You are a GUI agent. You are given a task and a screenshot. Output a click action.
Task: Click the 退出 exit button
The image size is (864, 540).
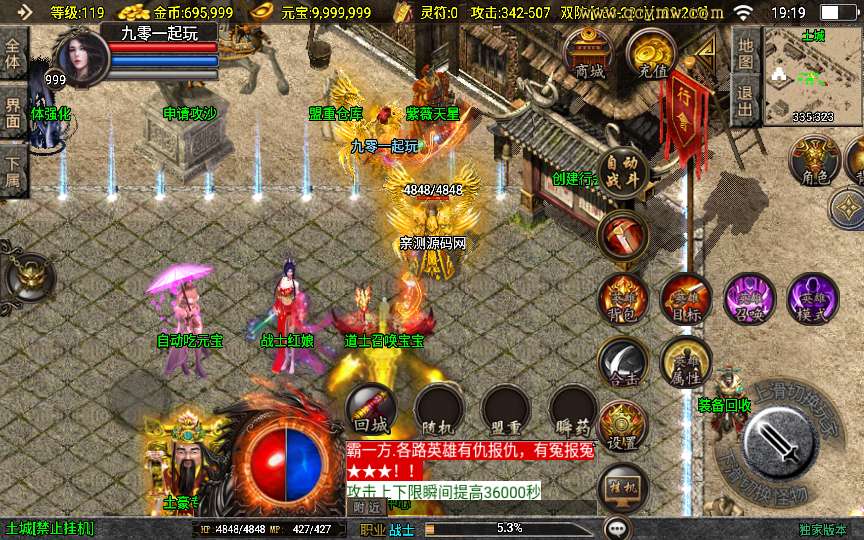click(x=744, y=100)
